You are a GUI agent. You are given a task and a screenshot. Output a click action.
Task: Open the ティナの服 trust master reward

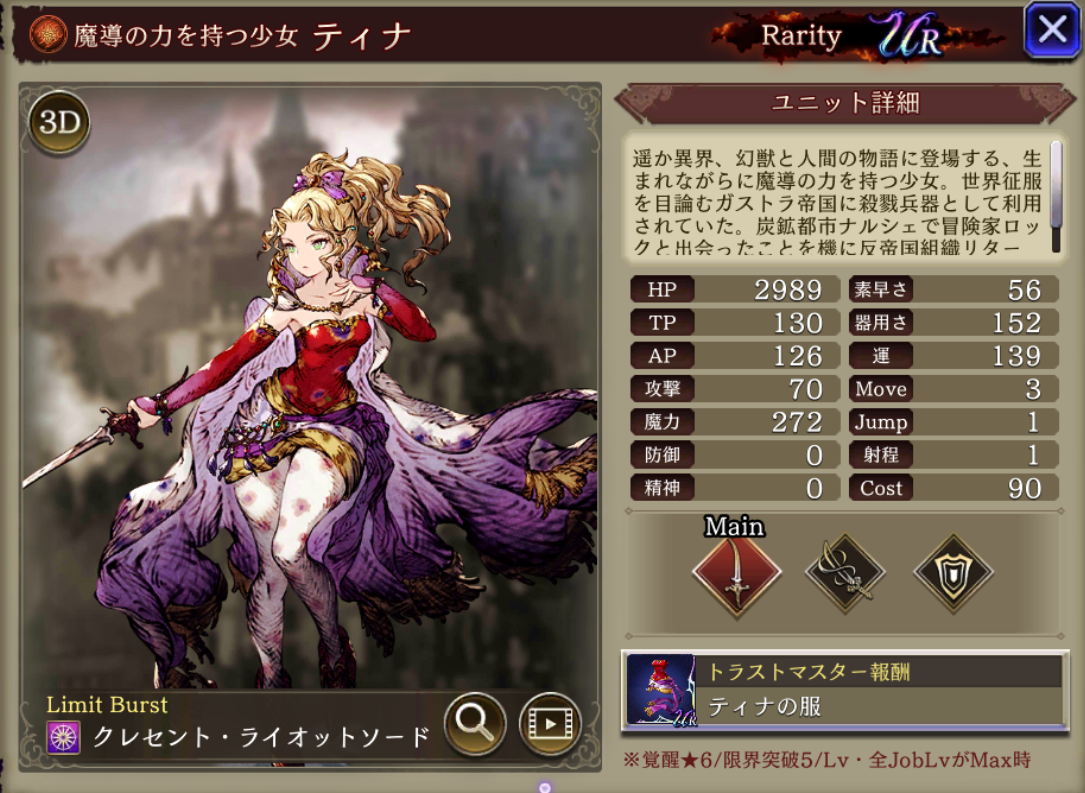[x=844, y=689]
